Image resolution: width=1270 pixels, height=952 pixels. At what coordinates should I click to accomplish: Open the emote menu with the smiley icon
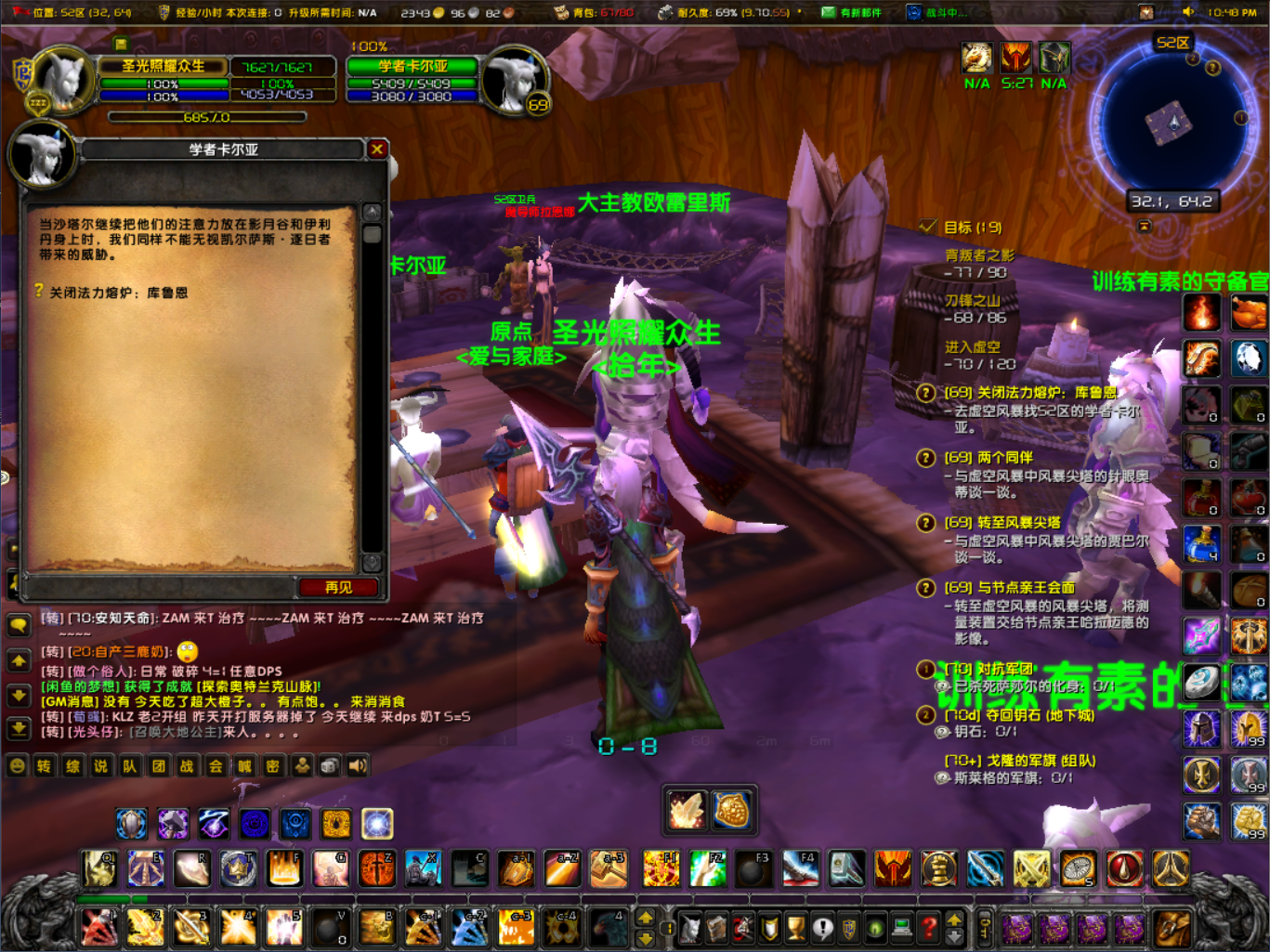coord(16,766)
